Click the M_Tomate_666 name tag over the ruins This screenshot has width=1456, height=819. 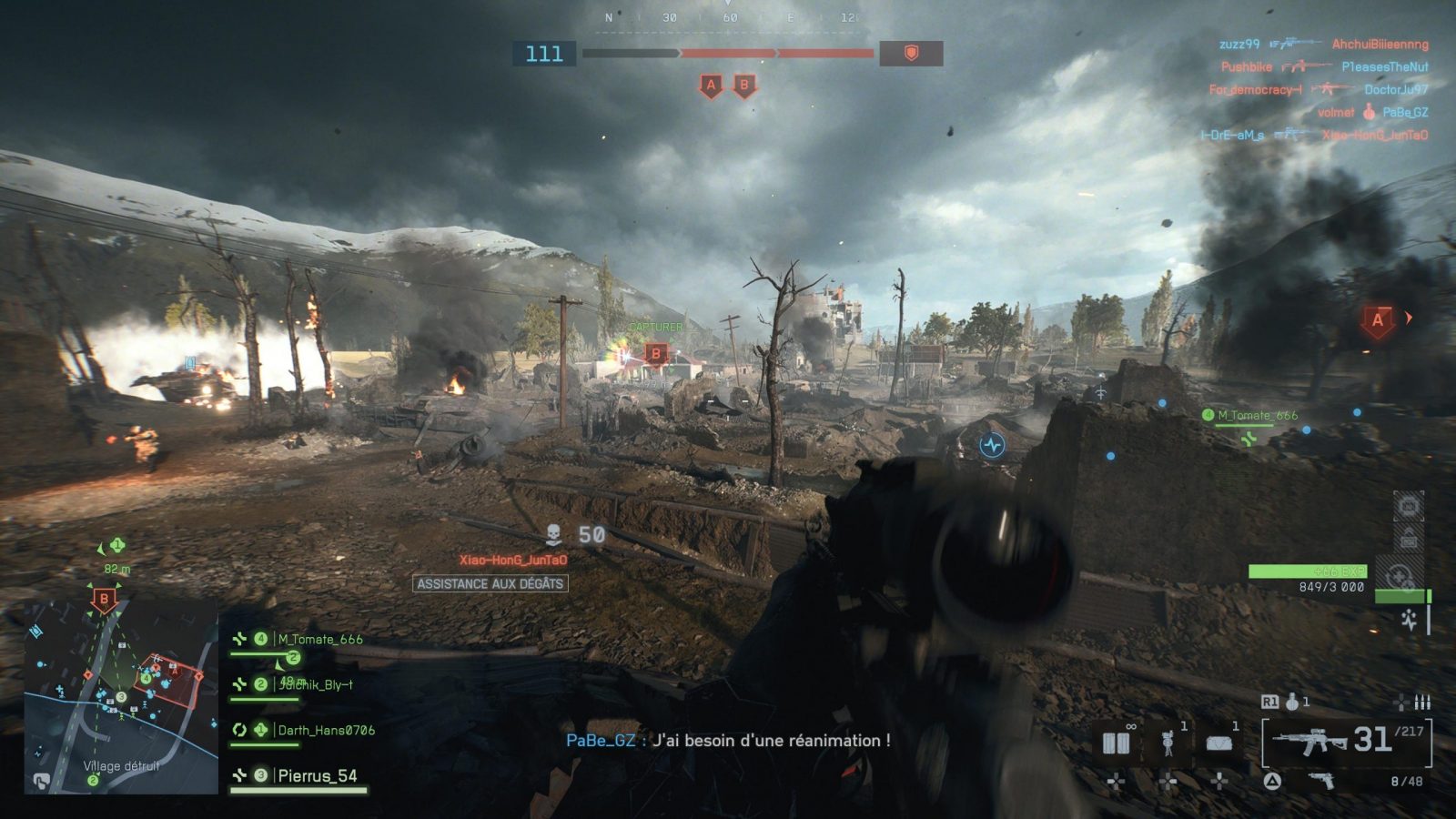click(1258, 416)
